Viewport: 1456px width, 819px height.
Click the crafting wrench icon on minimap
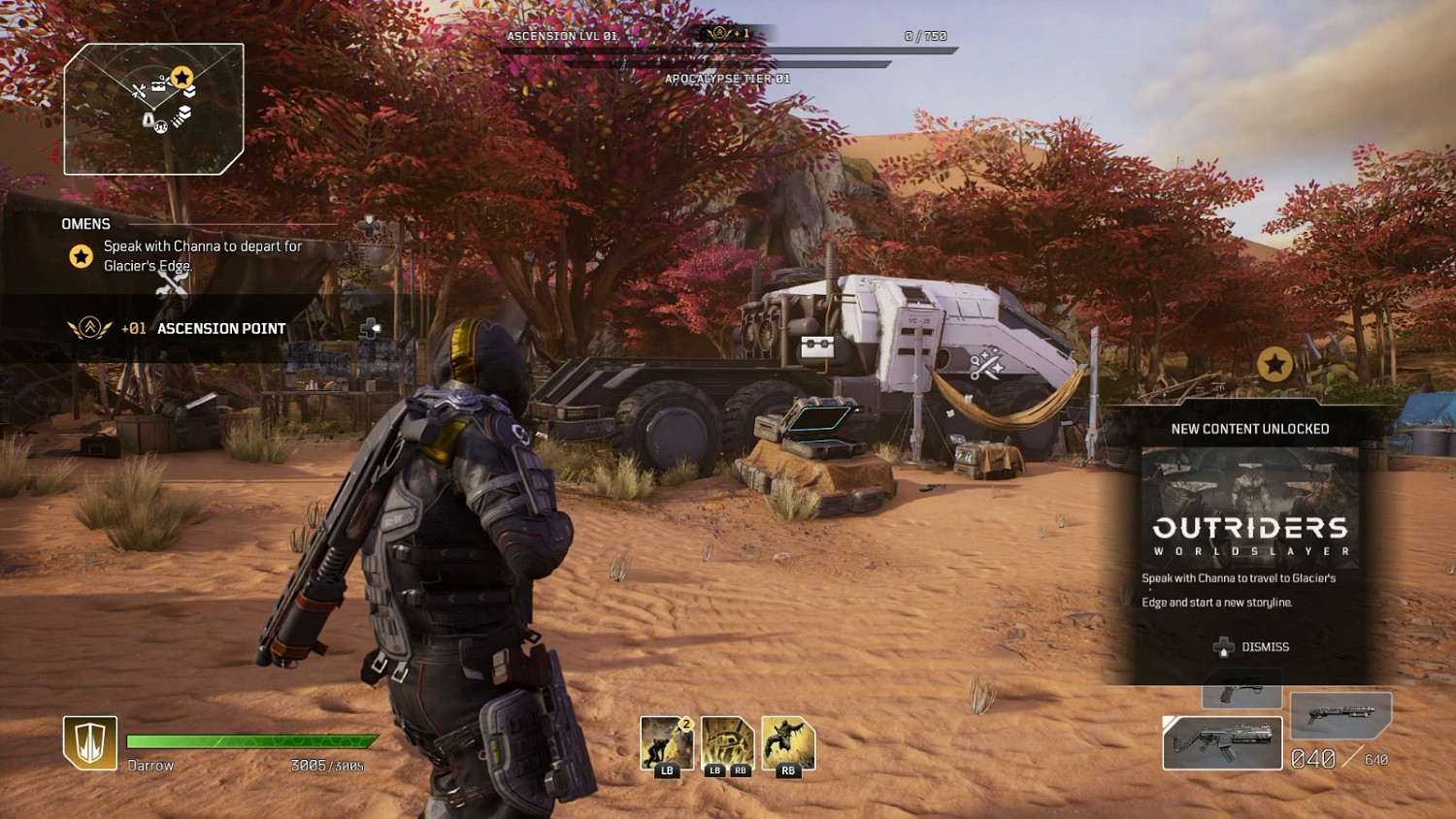pos(140,90)
